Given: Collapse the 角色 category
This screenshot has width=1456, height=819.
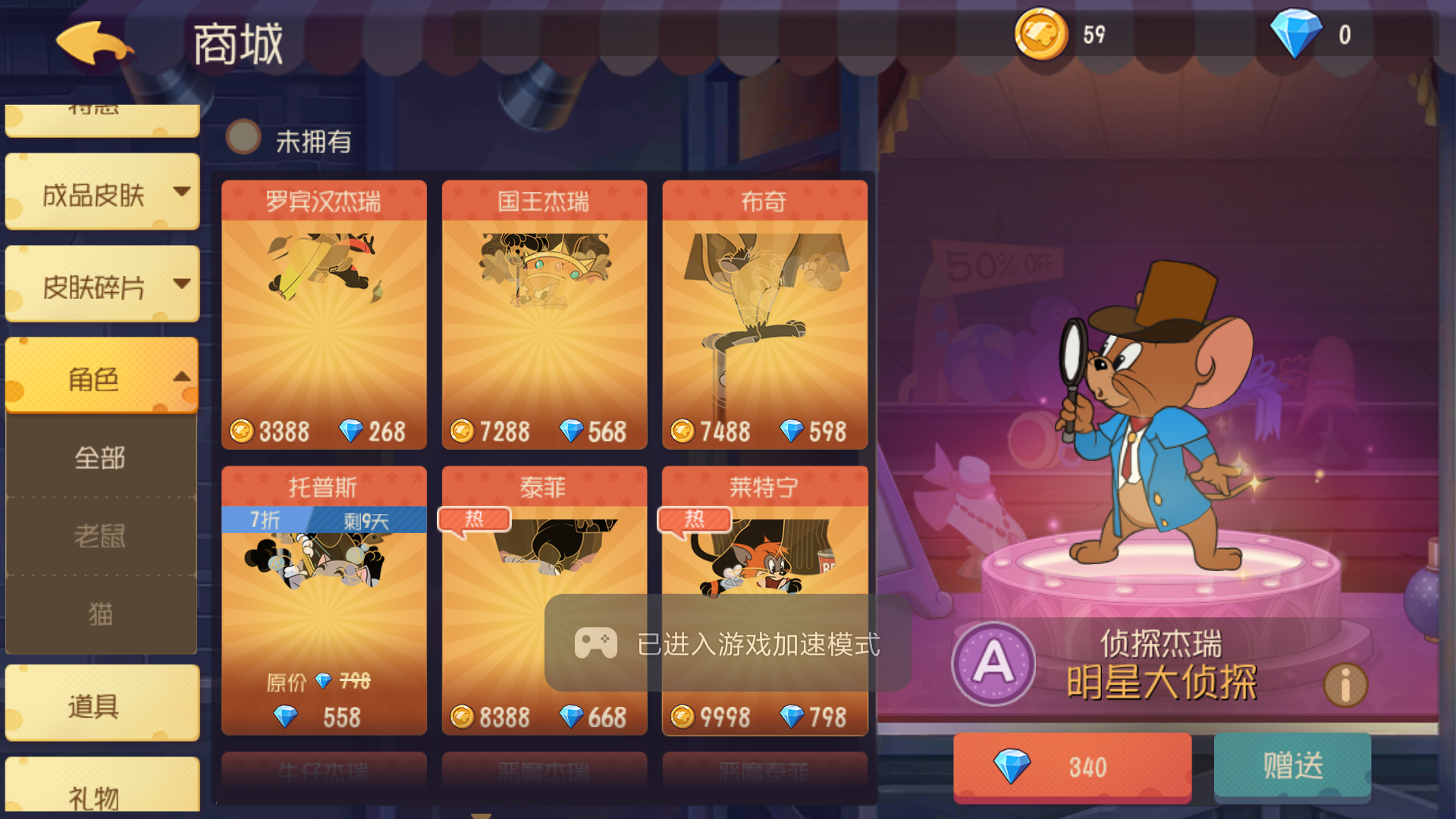Looking at the screenshot, I should click(101, 381).
